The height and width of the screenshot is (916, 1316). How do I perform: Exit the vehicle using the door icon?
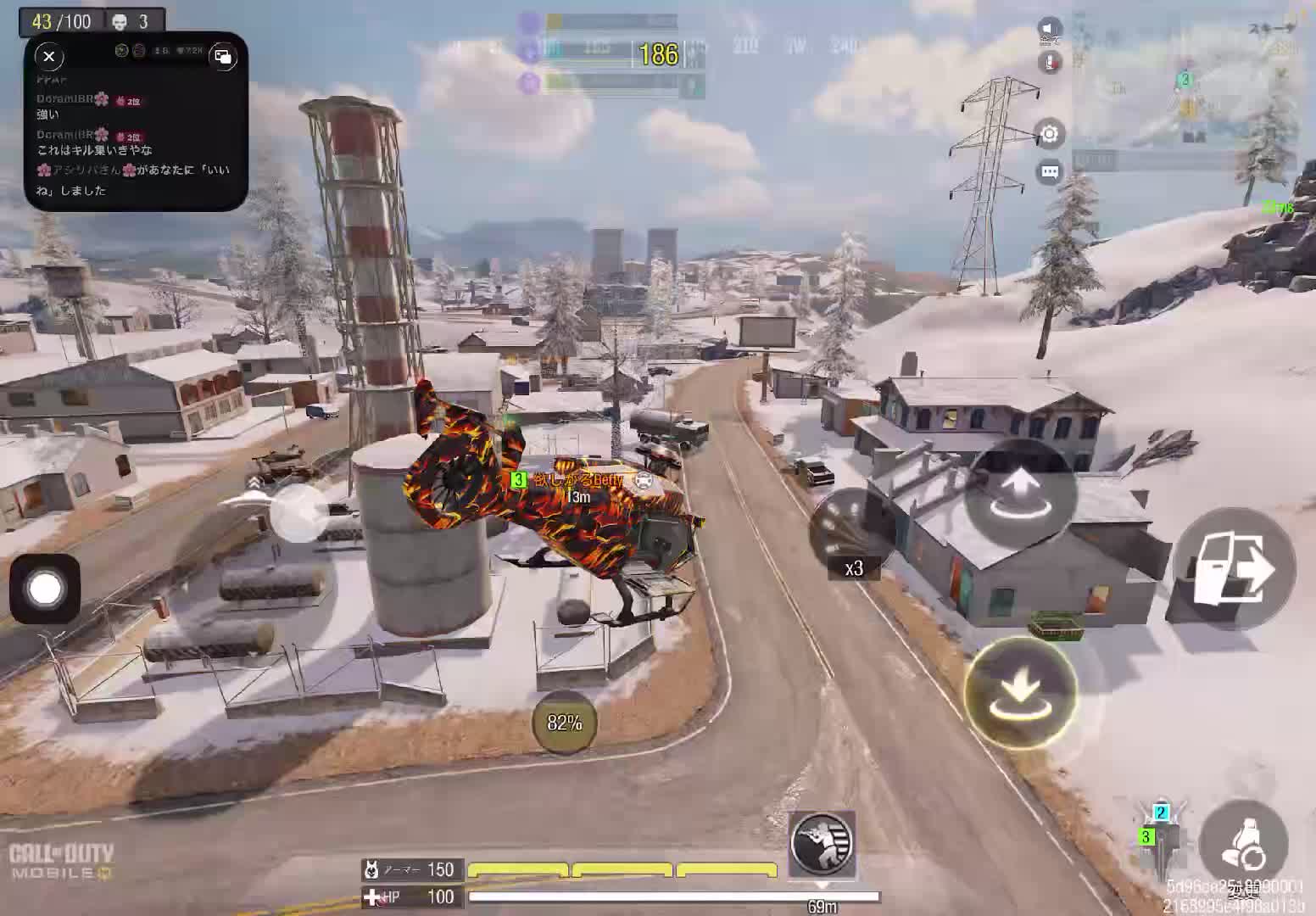pos(1234,568)
